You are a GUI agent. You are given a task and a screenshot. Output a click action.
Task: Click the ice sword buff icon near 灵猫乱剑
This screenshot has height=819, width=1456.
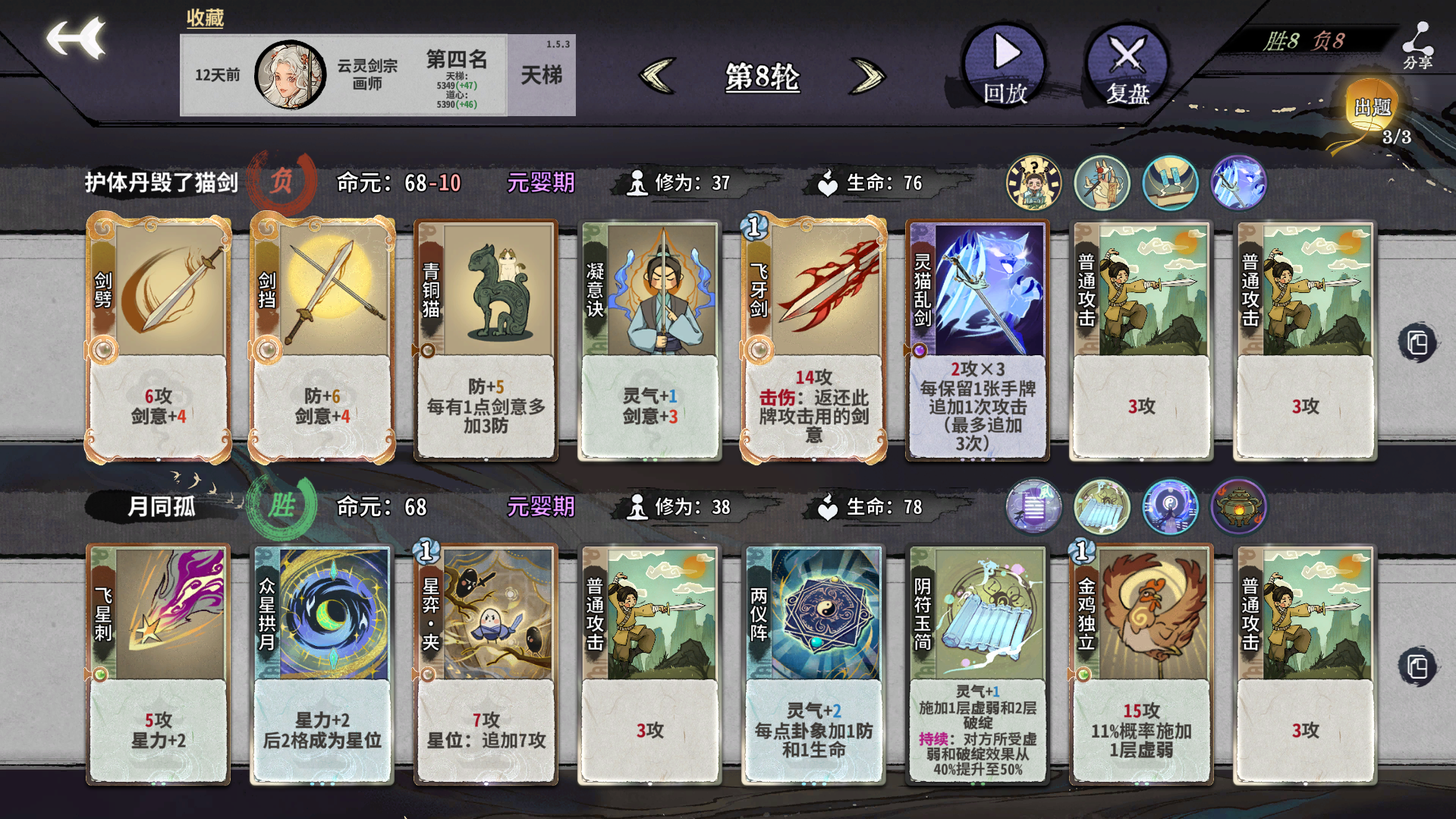tap(1238, 182)
